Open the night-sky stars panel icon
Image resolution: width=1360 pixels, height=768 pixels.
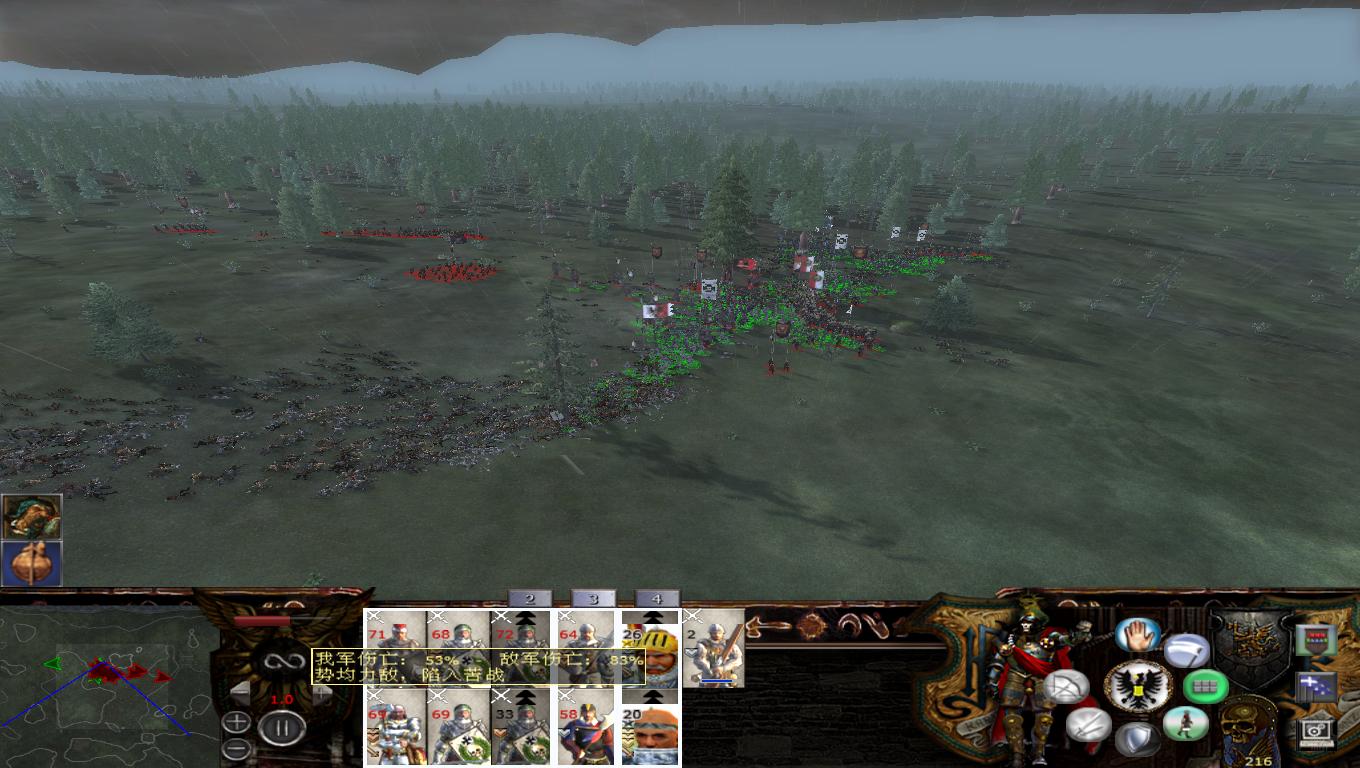click(1316, 687)
